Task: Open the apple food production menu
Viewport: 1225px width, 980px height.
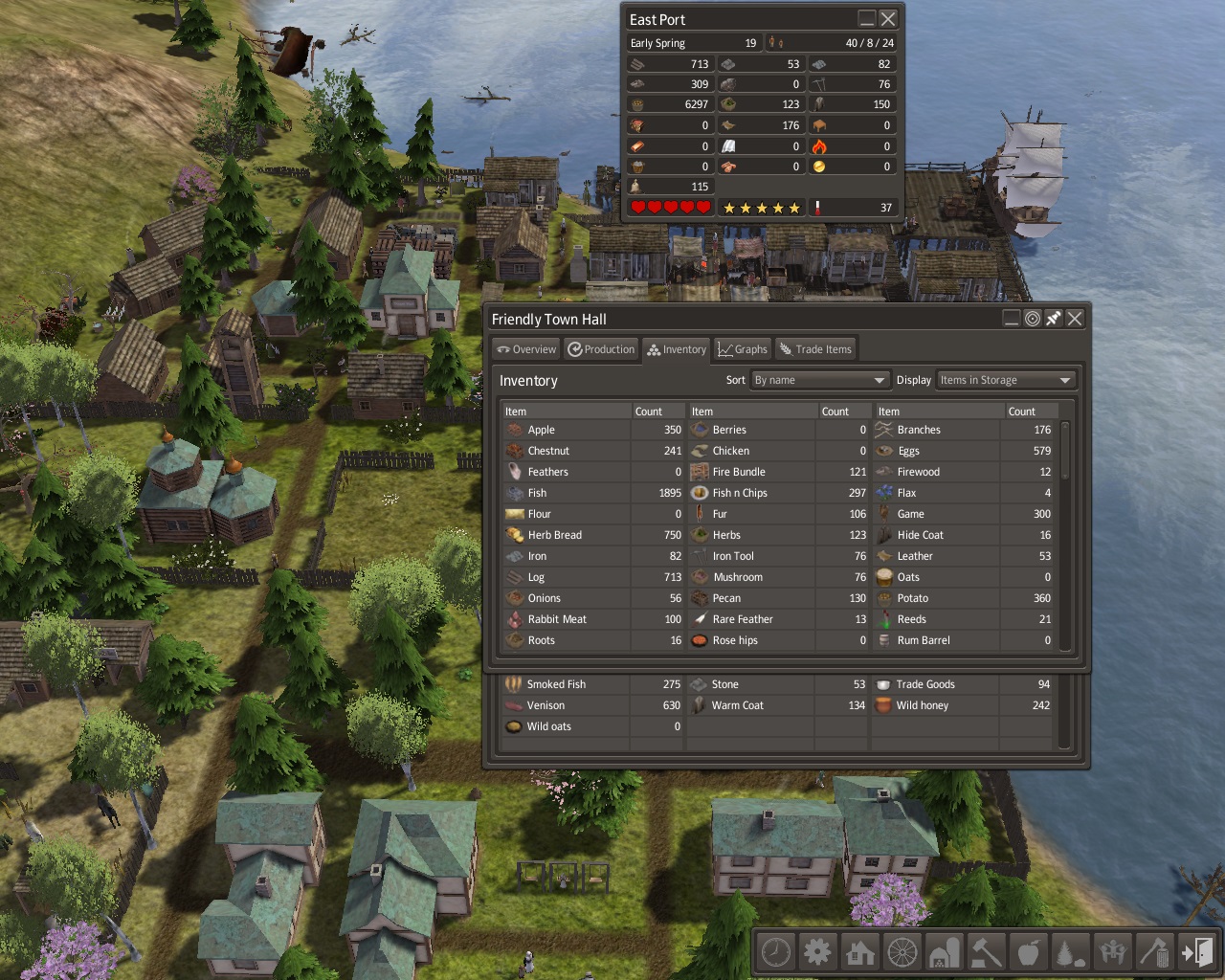Action: [1029, 952]
